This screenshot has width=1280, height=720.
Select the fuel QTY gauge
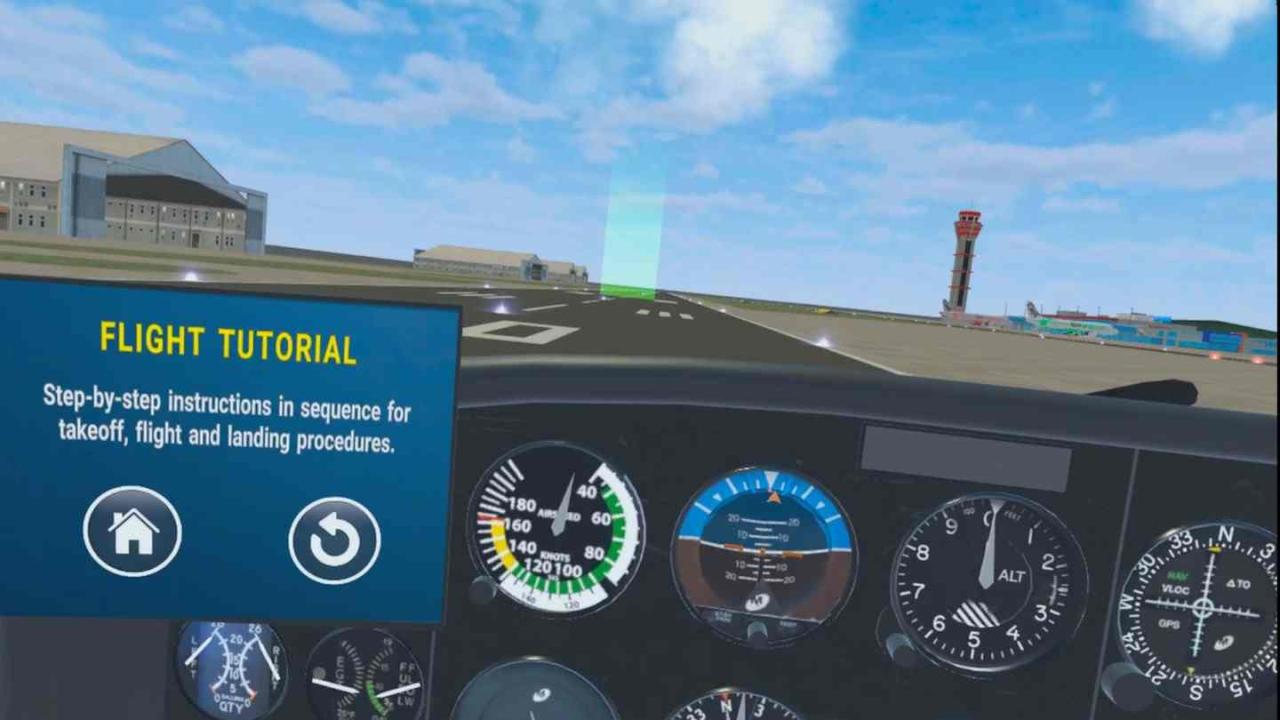[230, 665]
